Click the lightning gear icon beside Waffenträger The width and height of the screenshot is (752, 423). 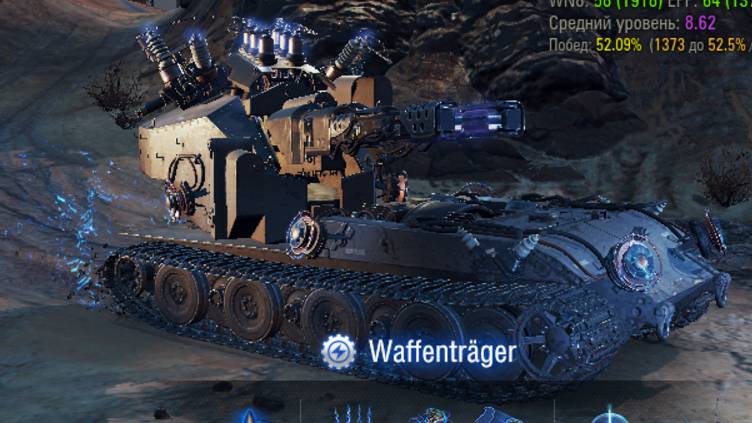click(x=338, y=351)
